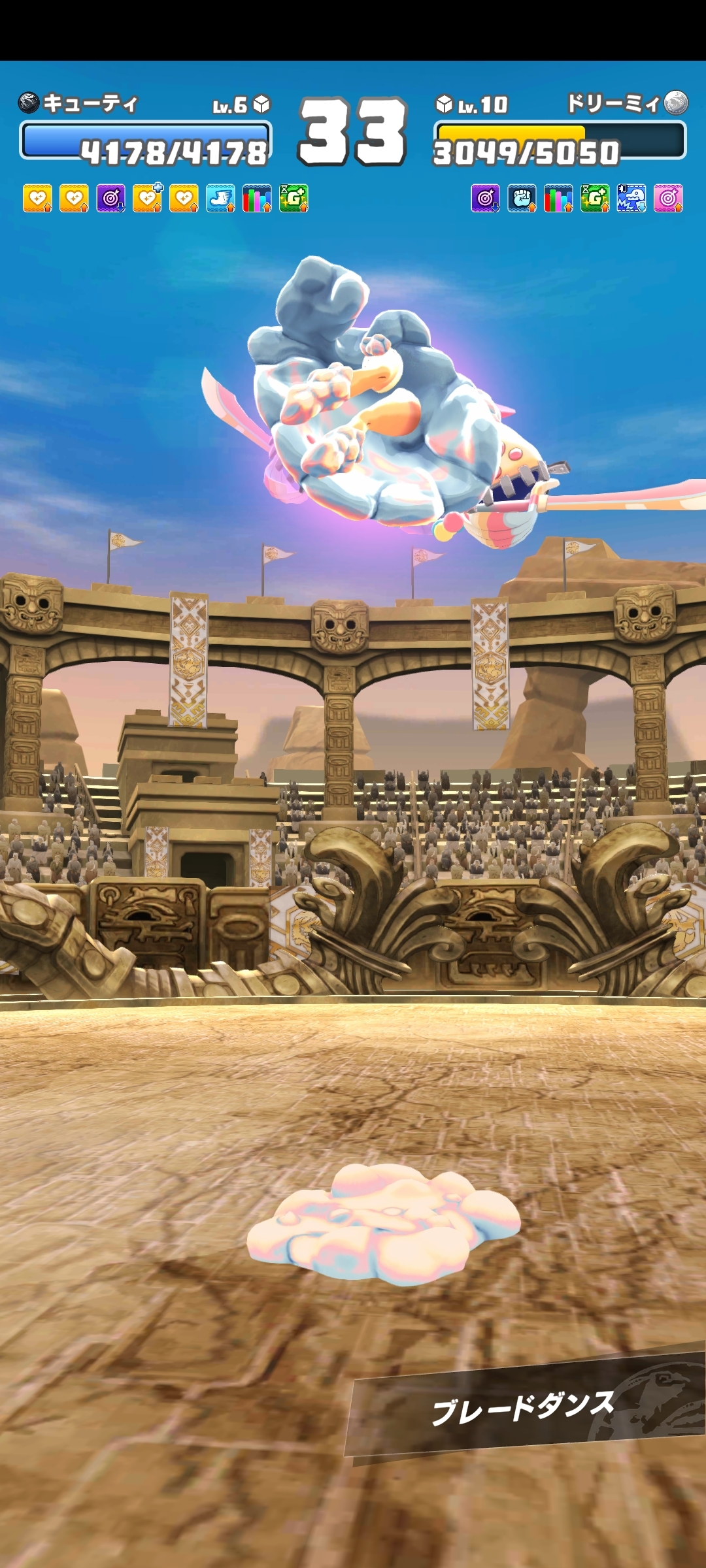Image resolution: width=706 pixels, height=1568 pixels.
Task: Tap キューティ's winged boot speed buff icon
Action: click(220, 199)
